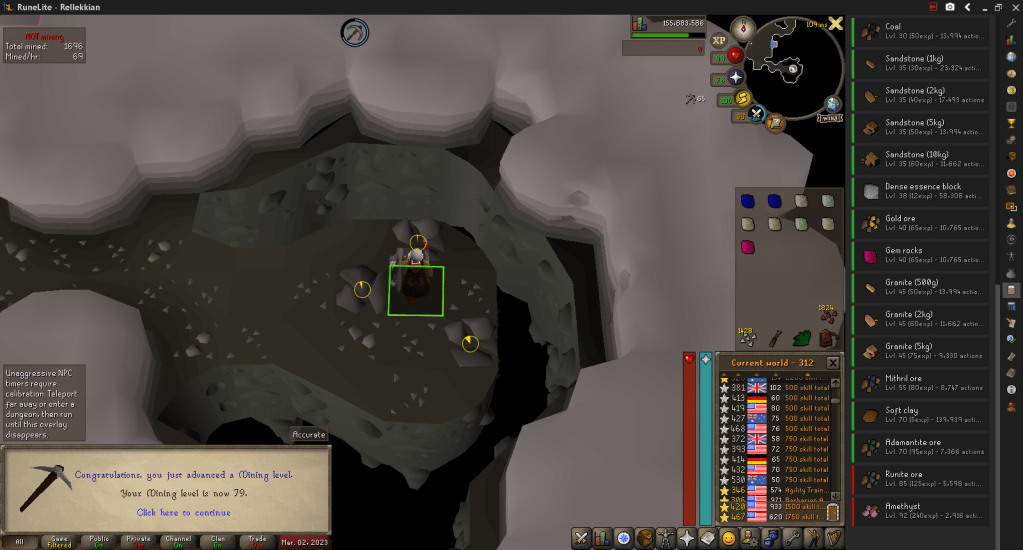
Task: Open the Wiki lookup button
Action: point(829,118)
